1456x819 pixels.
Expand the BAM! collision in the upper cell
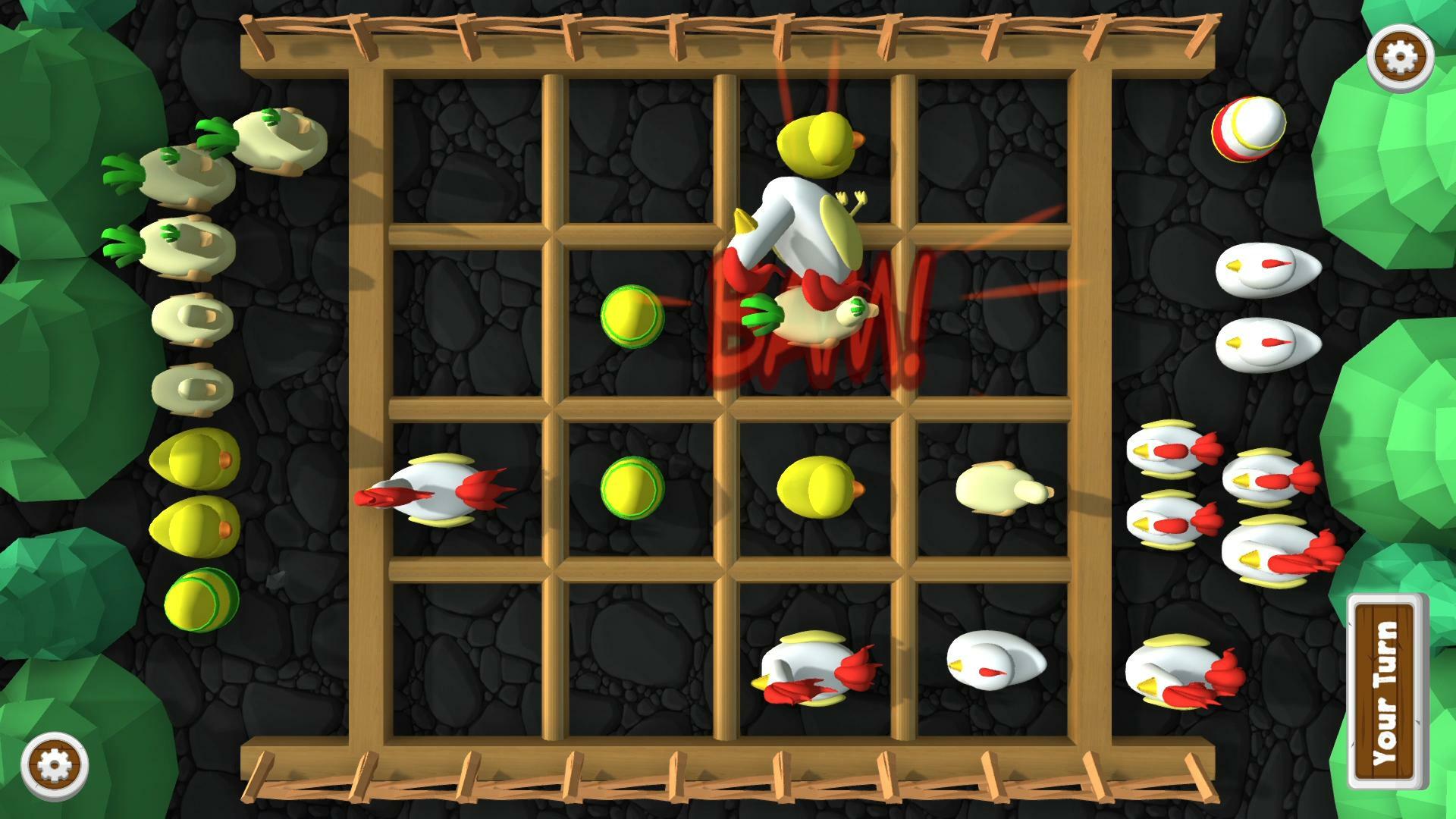pyautogui.click(x=811, y=326)
